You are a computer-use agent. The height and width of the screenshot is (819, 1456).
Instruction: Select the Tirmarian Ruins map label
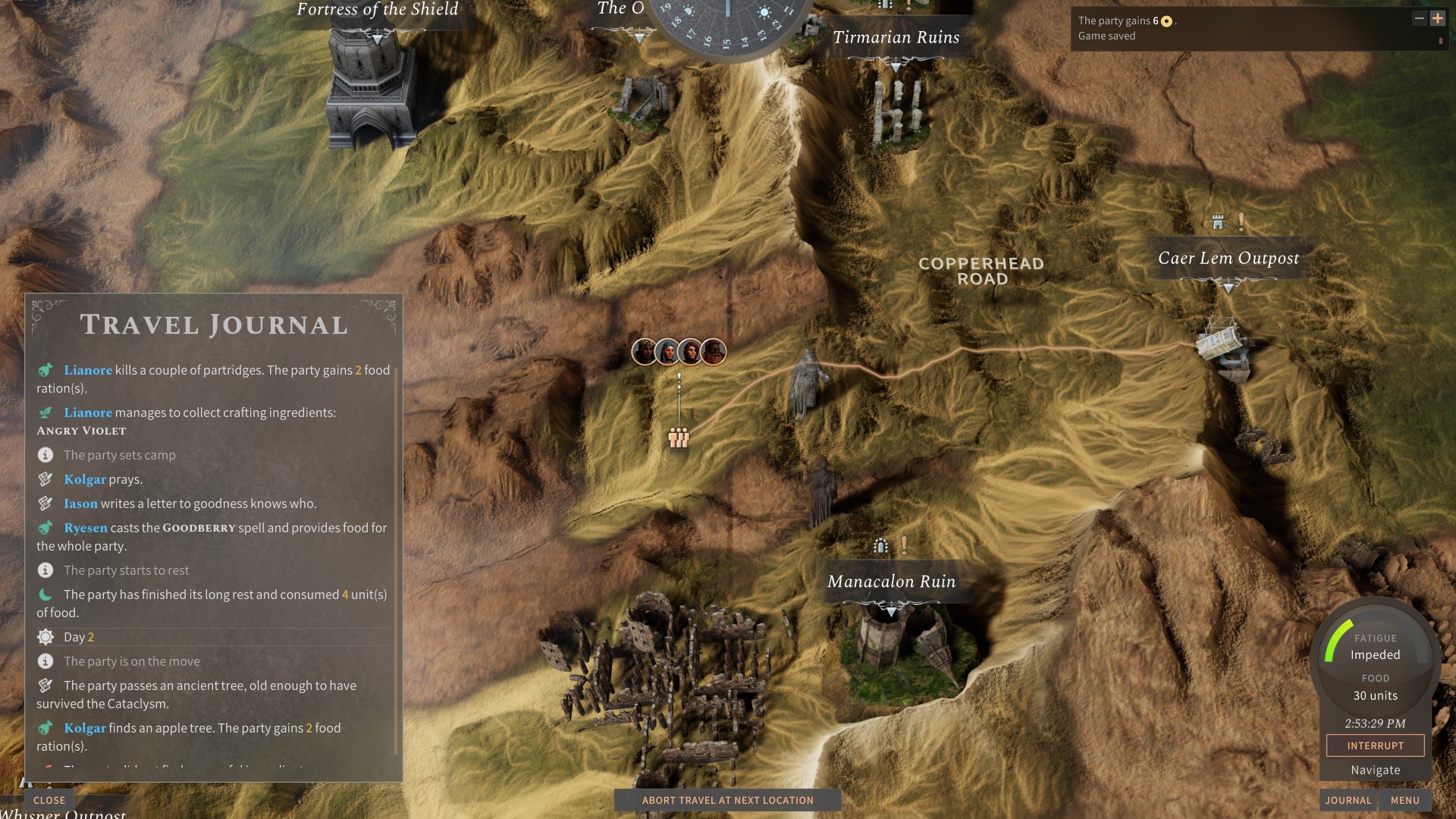coord(896,37)
